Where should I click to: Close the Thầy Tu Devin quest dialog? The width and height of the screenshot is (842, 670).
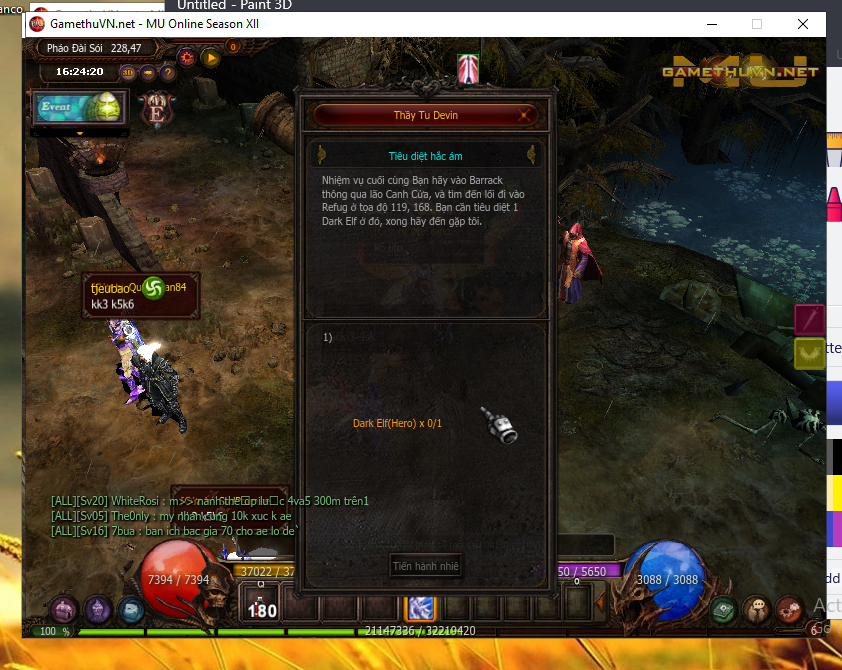tap(523, 115)
